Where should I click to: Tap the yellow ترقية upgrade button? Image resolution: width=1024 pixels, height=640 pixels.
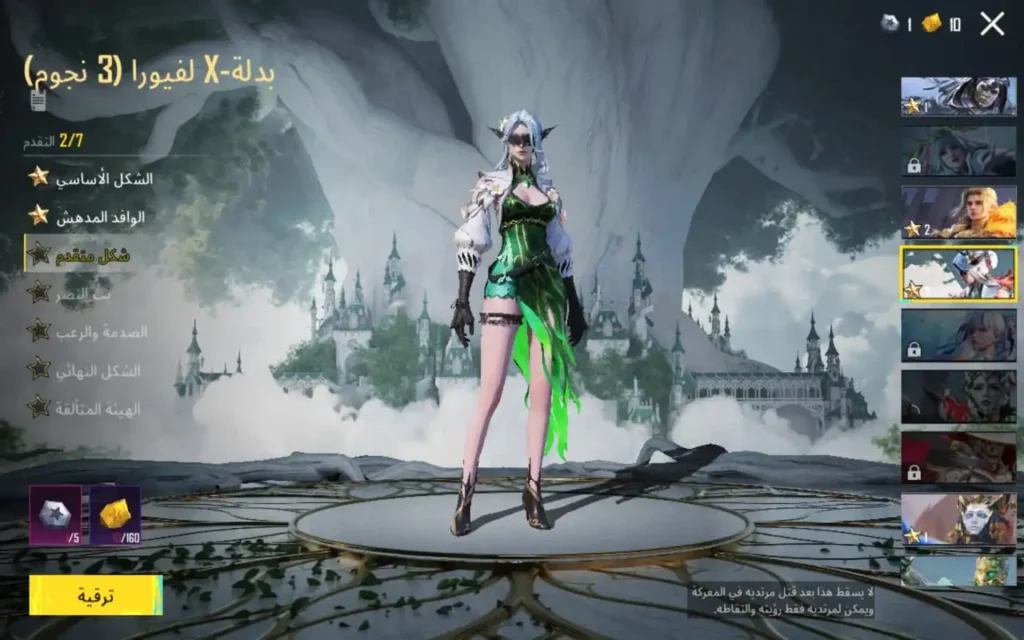[x=96, y=596]
